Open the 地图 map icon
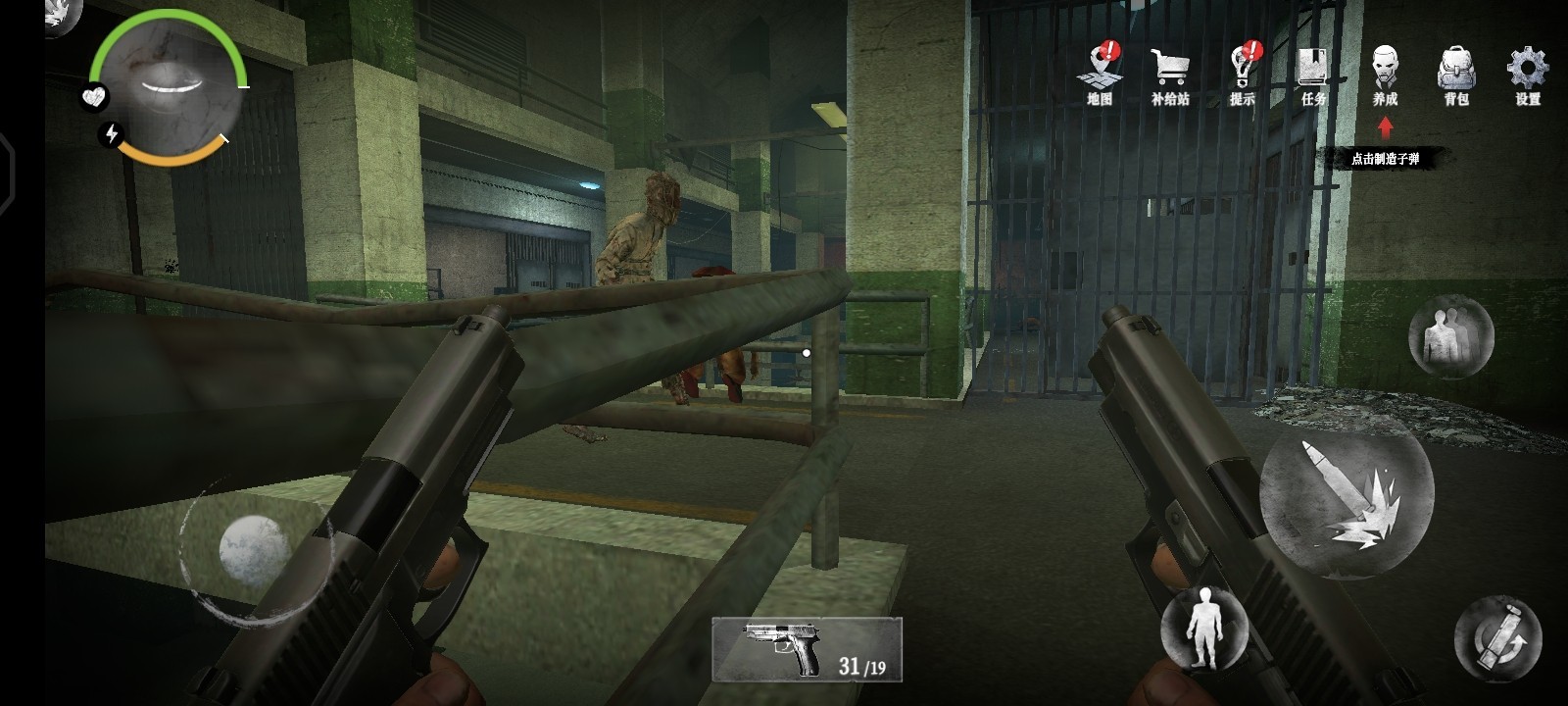The width and height of the screenshot is (1568, 706). click(x=1101, y=72)
